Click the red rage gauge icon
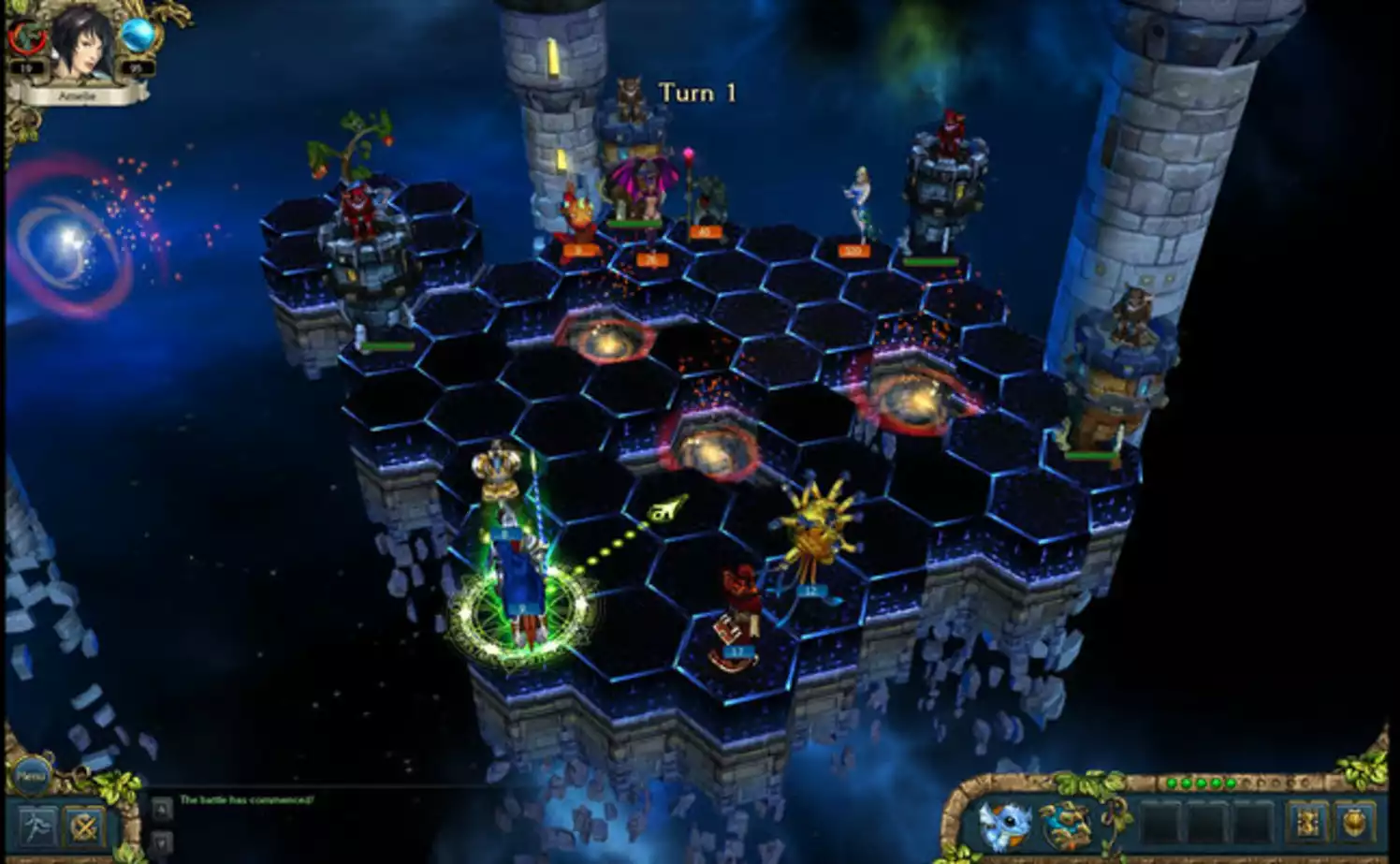 26,37
